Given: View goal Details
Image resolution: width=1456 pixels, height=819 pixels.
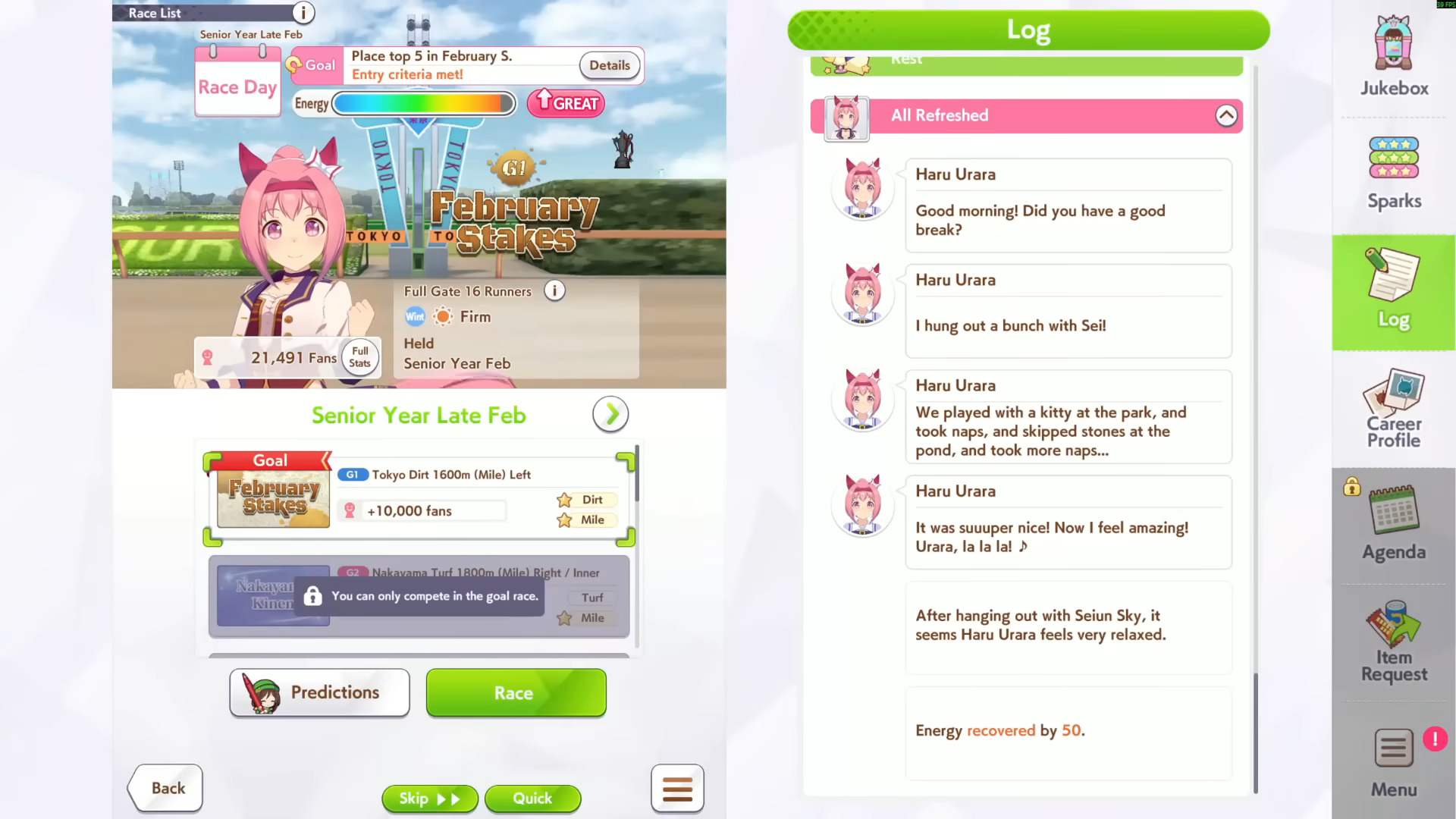Looking at the screenshot, I should 609,65.
